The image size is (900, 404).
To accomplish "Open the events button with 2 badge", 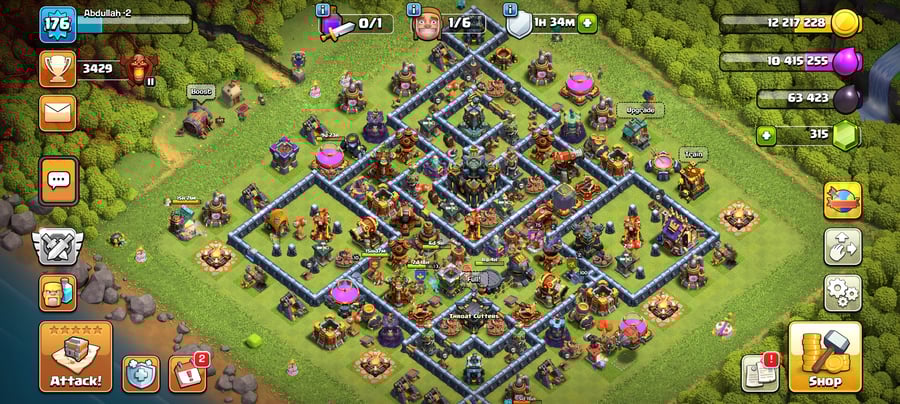I will [x=186, y=373].
